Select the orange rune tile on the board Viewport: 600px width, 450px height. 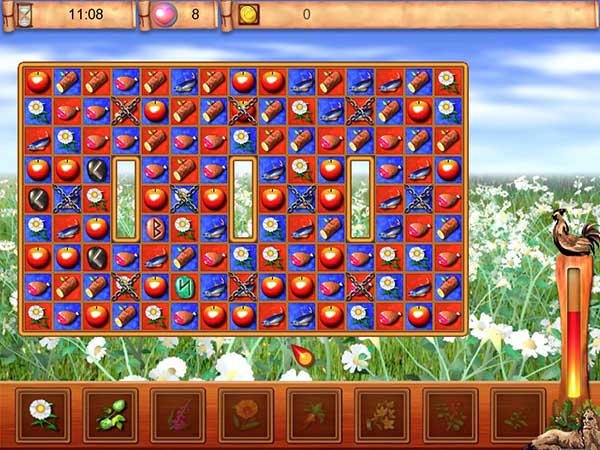point(155,227)
